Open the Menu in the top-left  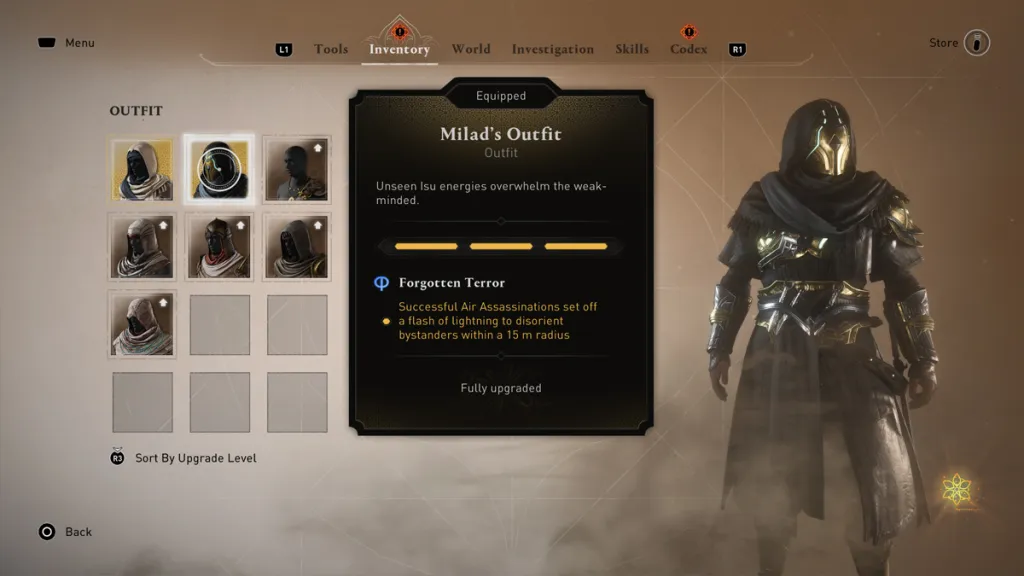[67, 43]
